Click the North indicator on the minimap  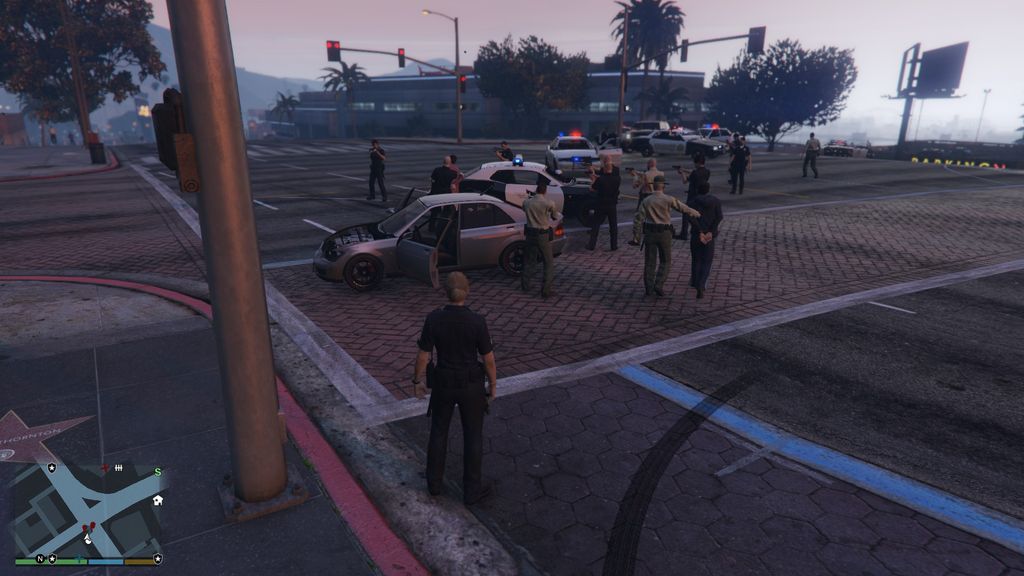pyautogui.click(x=41, y=558)
